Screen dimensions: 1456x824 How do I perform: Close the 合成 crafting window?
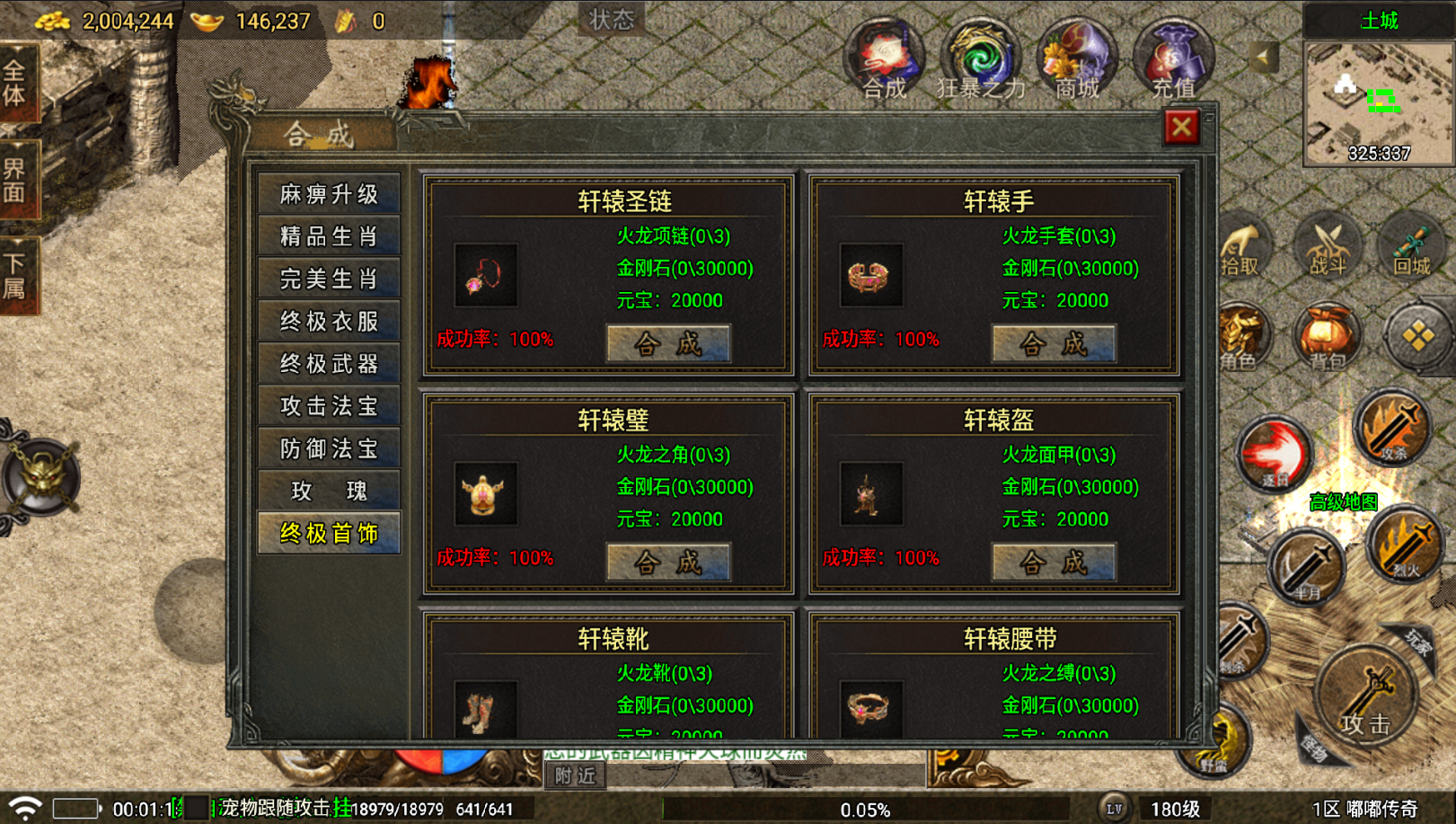[x=1181, y=128]
